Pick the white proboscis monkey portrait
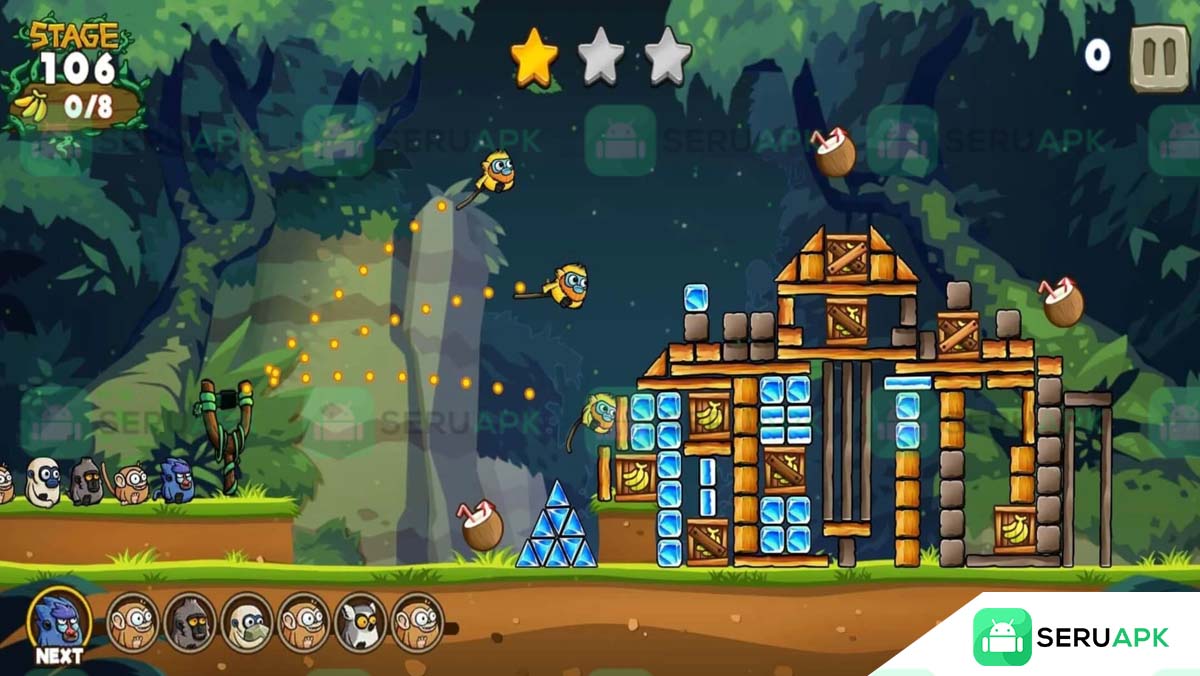The image size is (1200, 676). pos(247,622)
